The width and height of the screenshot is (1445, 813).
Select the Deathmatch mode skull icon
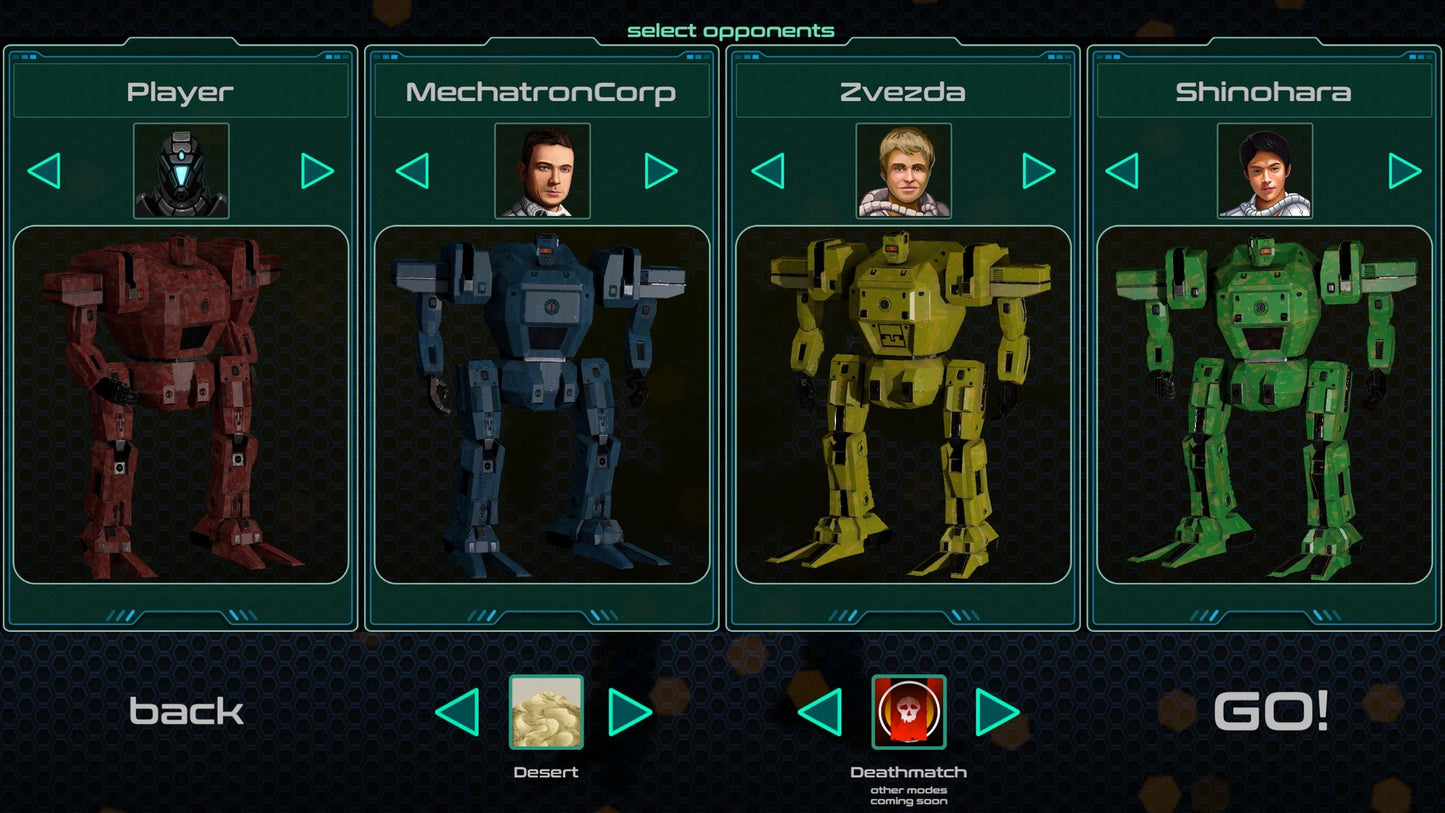[x=908, y=713]
